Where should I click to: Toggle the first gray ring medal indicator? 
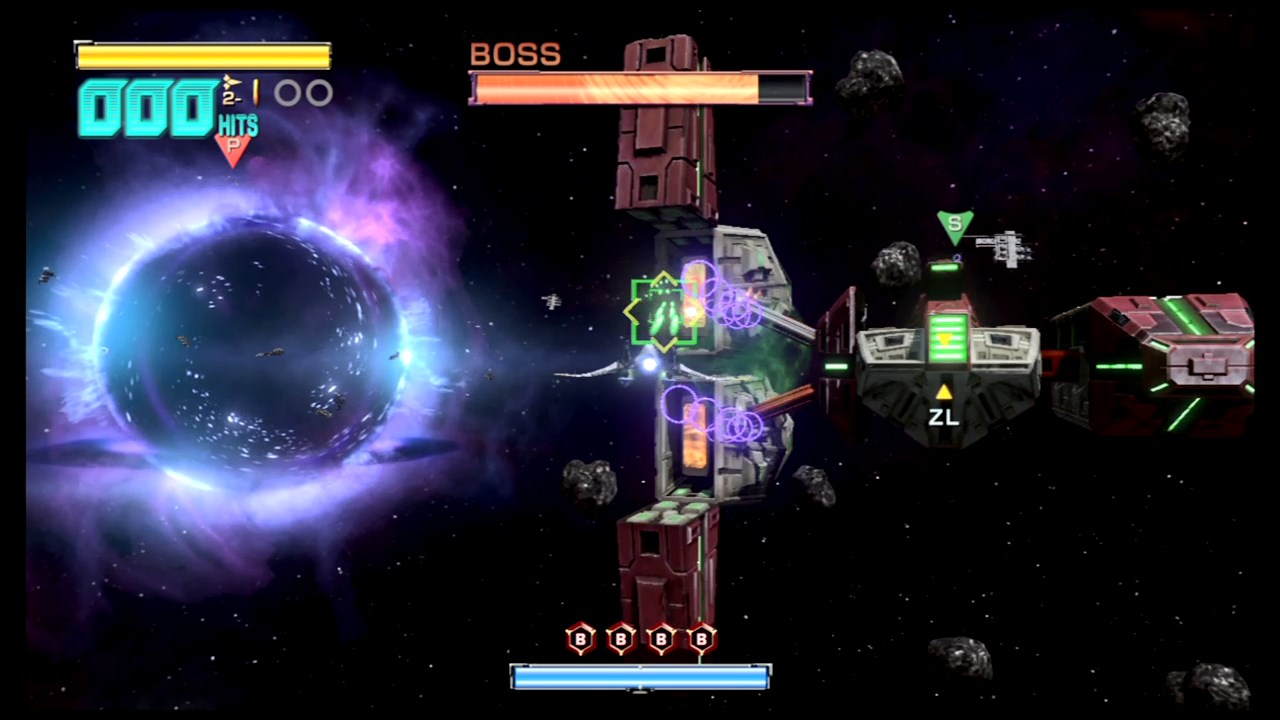pos(285,92)
